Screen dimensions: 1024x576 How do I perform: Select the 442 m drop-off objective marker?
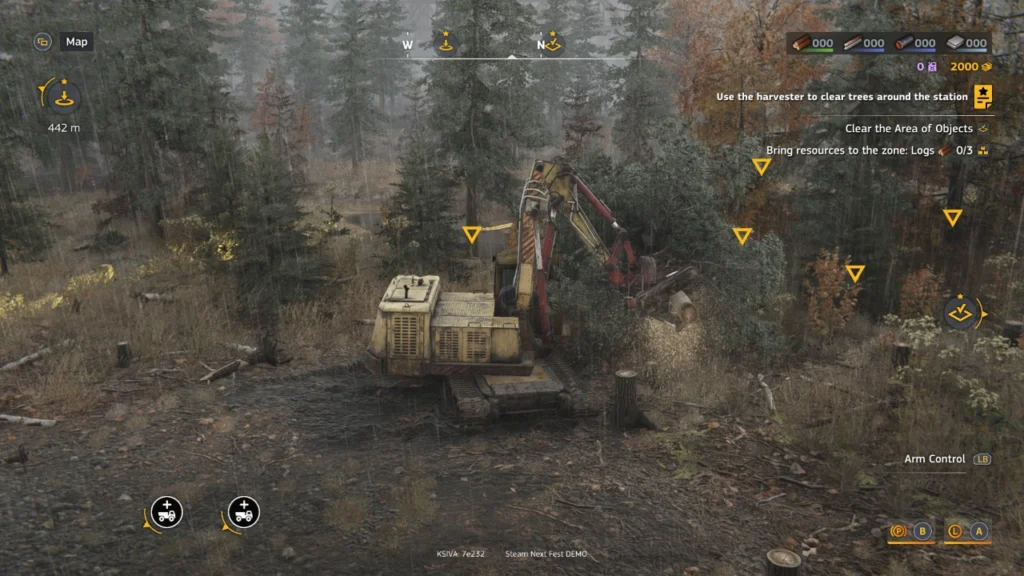click(64, 98)
